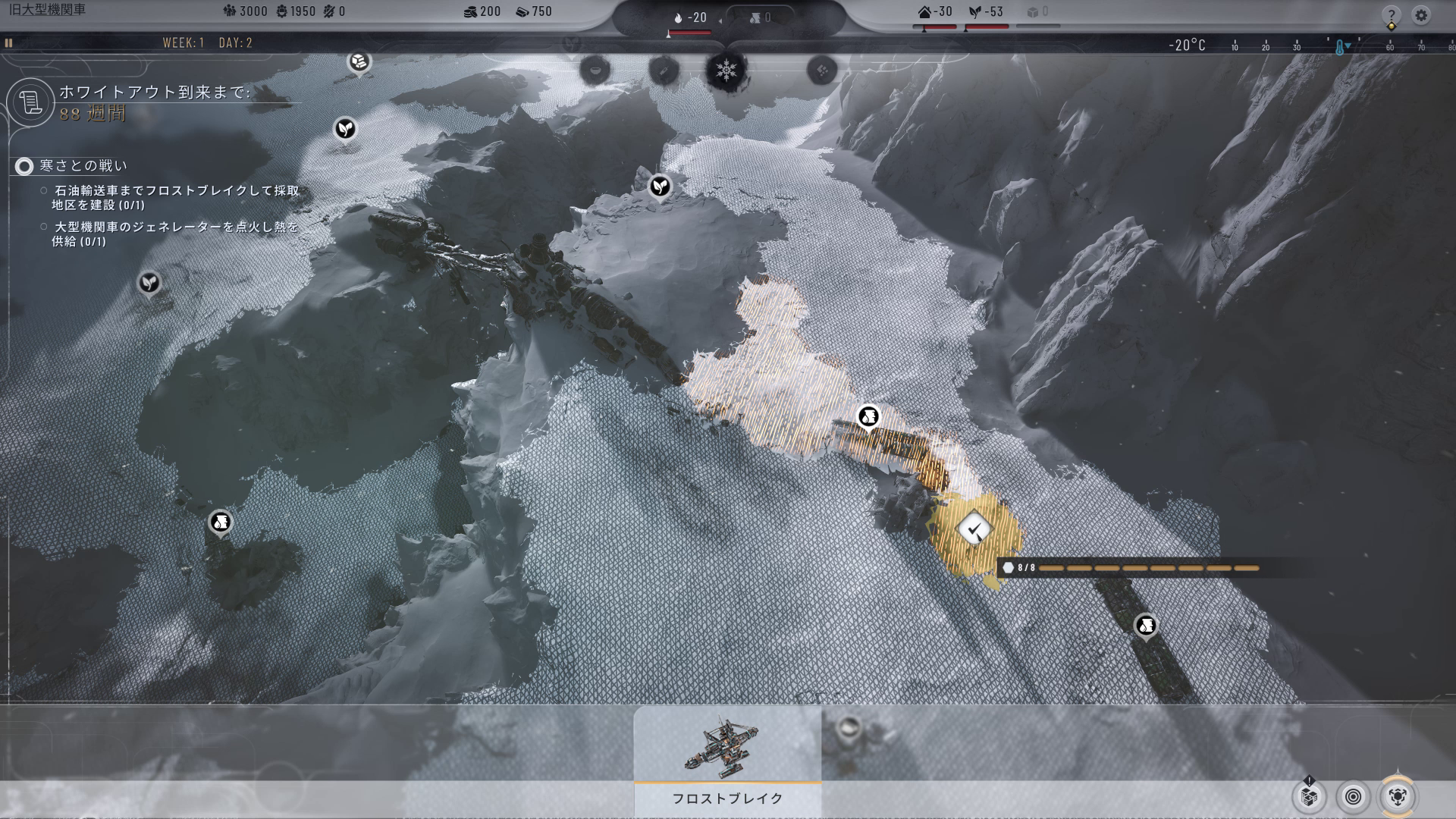The width and height of the screenshot is (1456, 819).
Task: Open the districts building menu icon
Action: 1309,796
